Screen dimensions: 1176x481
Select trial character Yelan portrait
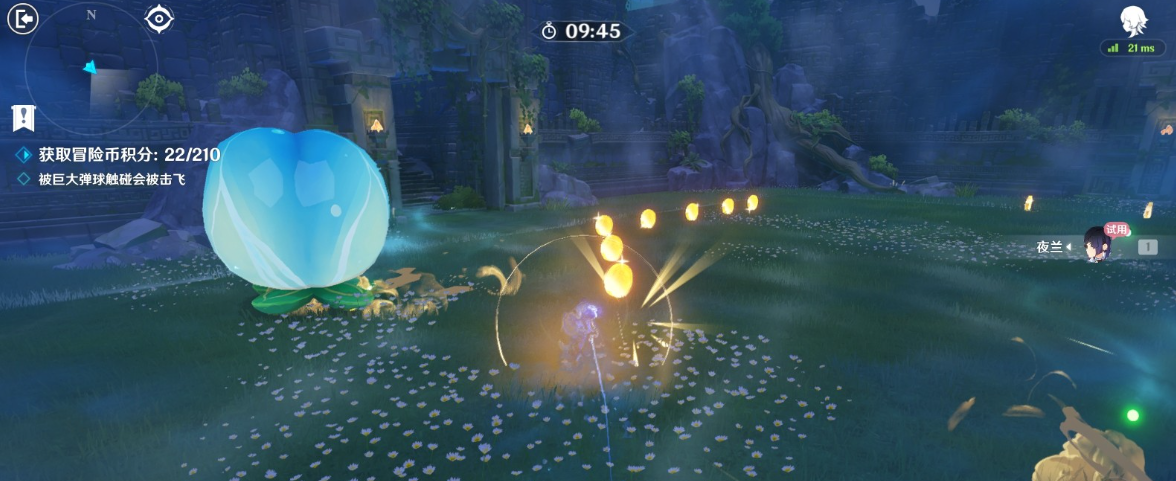click(1097, 246)
